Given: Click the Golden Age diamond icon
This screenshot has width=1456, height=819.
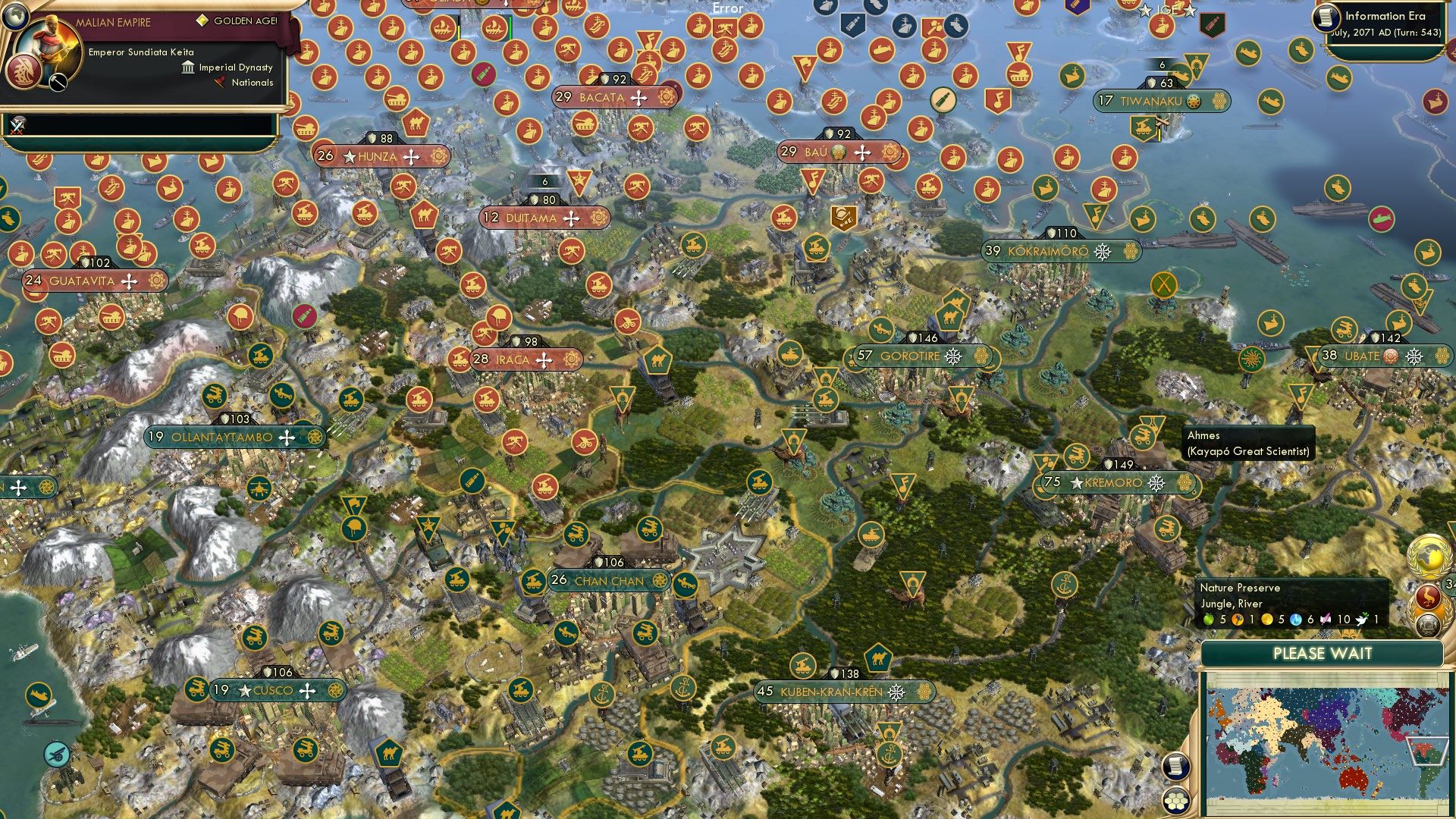Looking at the screenshot, I should coord(202,20).
